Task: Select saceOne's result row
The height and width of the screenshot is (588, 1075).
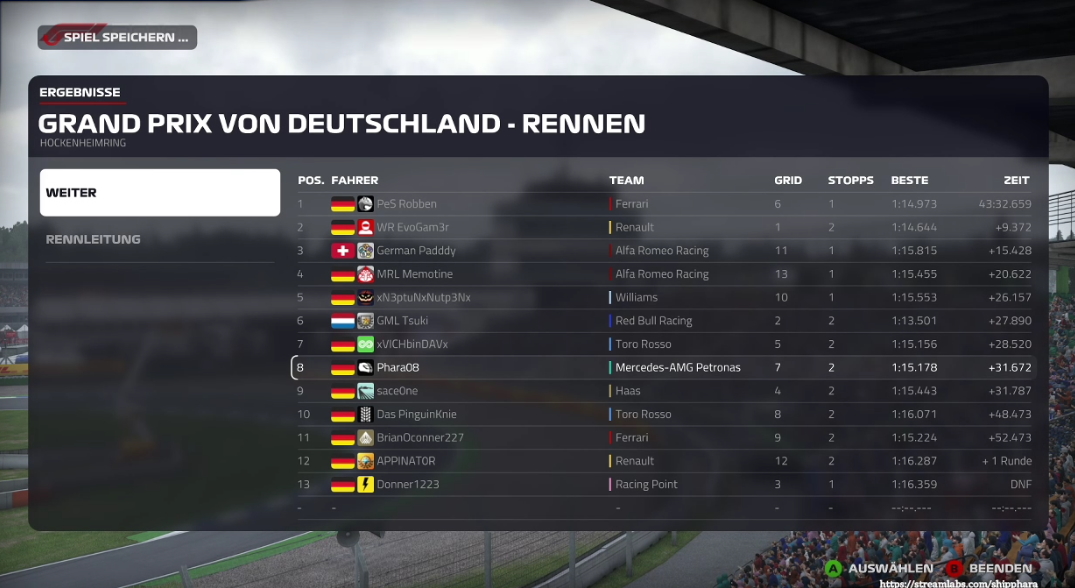Action: pos(665,391)
